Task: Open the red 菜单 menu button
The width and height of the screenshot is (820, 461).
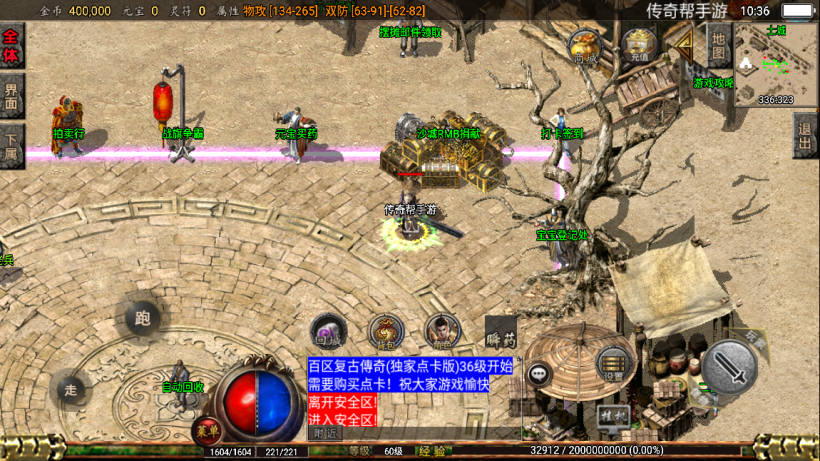Action: pyautogui.click(x=207, y=430)
